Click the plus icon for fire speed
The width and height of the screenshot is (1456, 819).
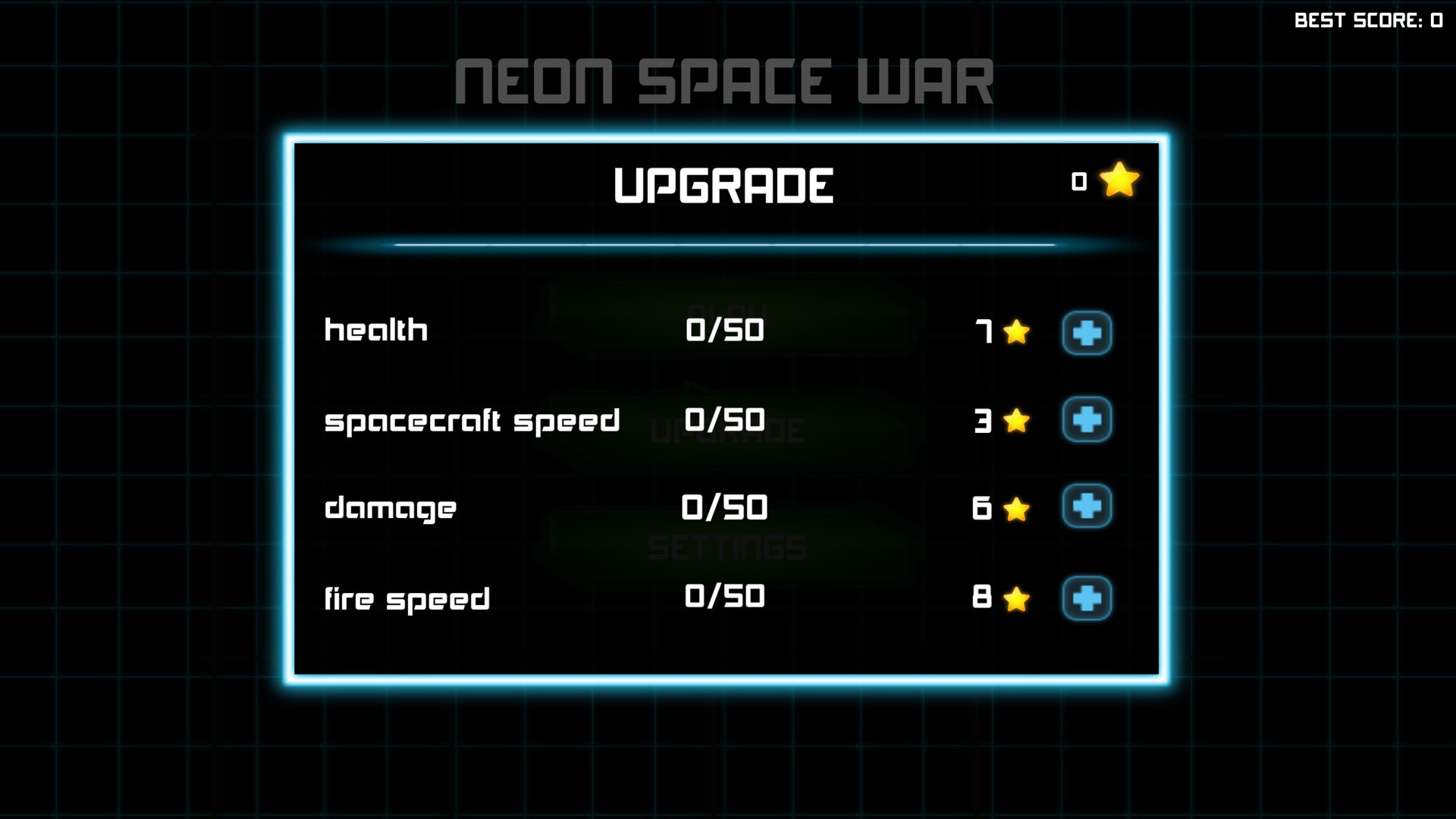[1087, 598]
